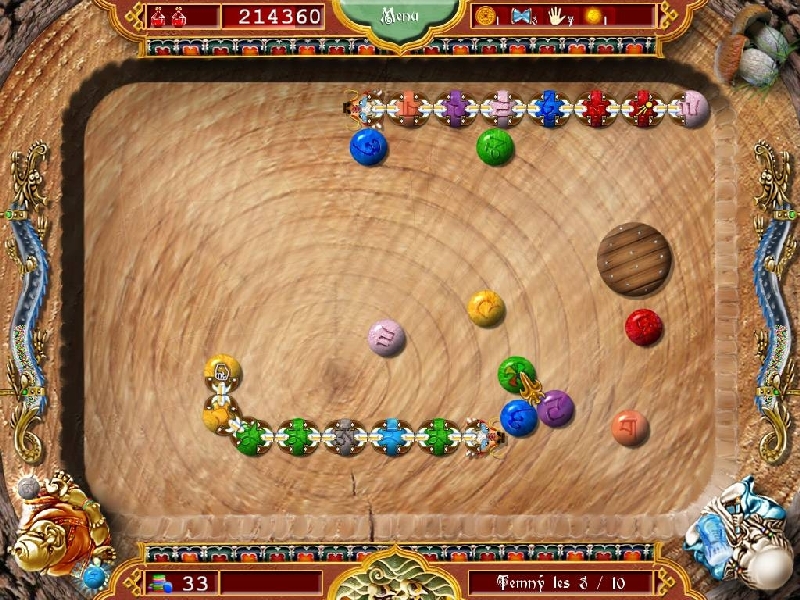Select the gold coin bonus icon
This screenshot has height=600, width=800.
click(486, 16)
